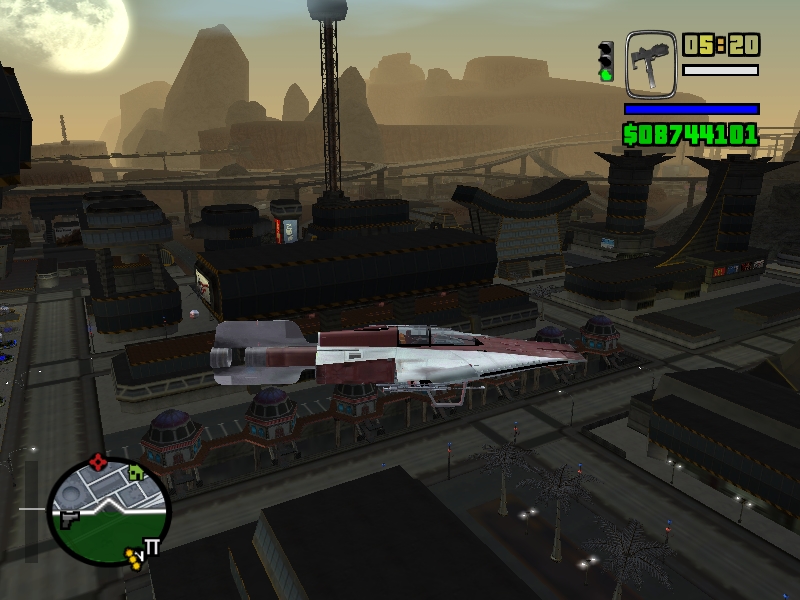Select the red cross-shaped marker on the radar
Image resolution: width=800 pixels, height=600 pixels.
[x=98, y=462]
